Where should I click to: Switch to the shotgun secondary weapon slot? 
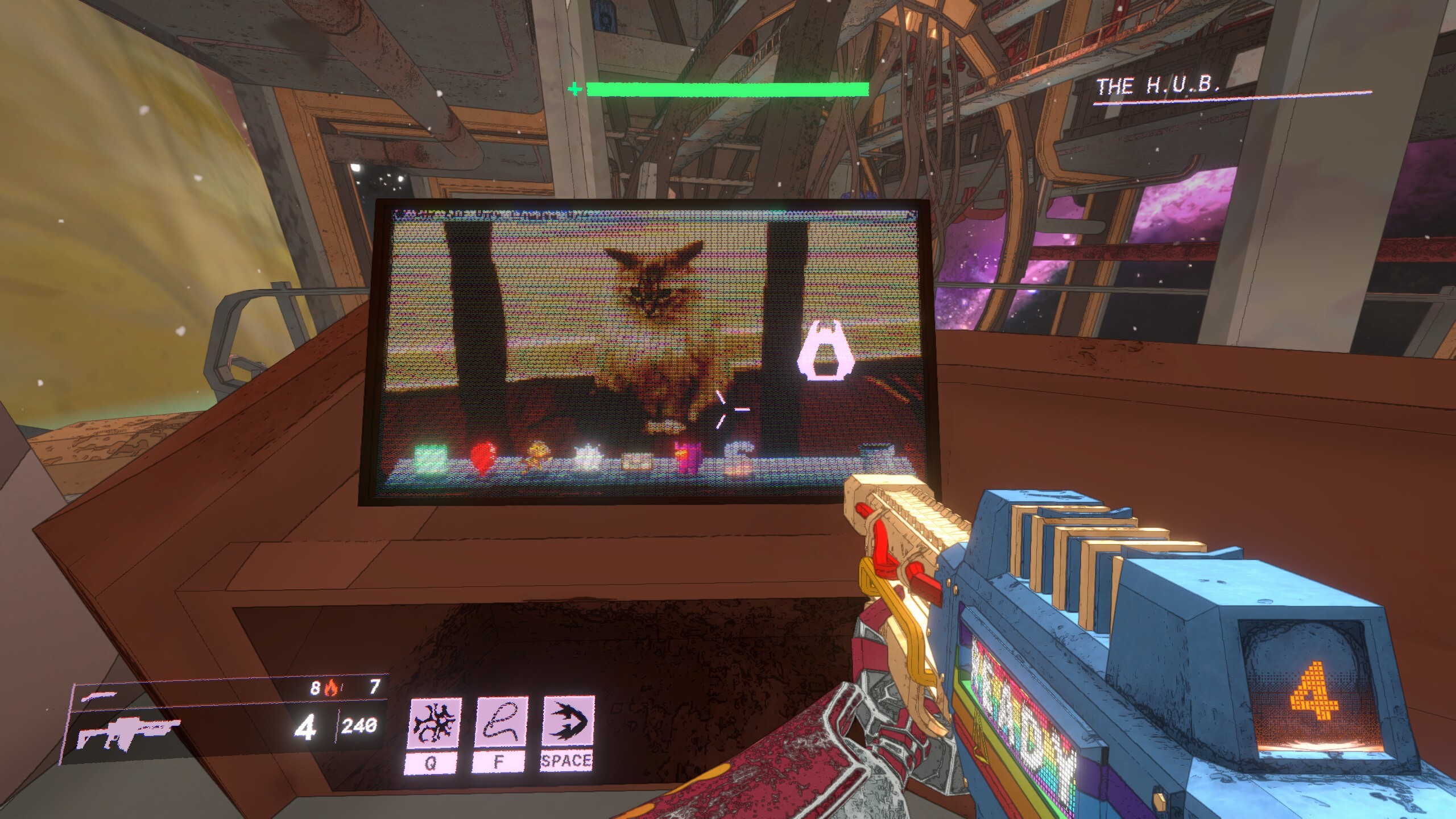click(100, 694)
